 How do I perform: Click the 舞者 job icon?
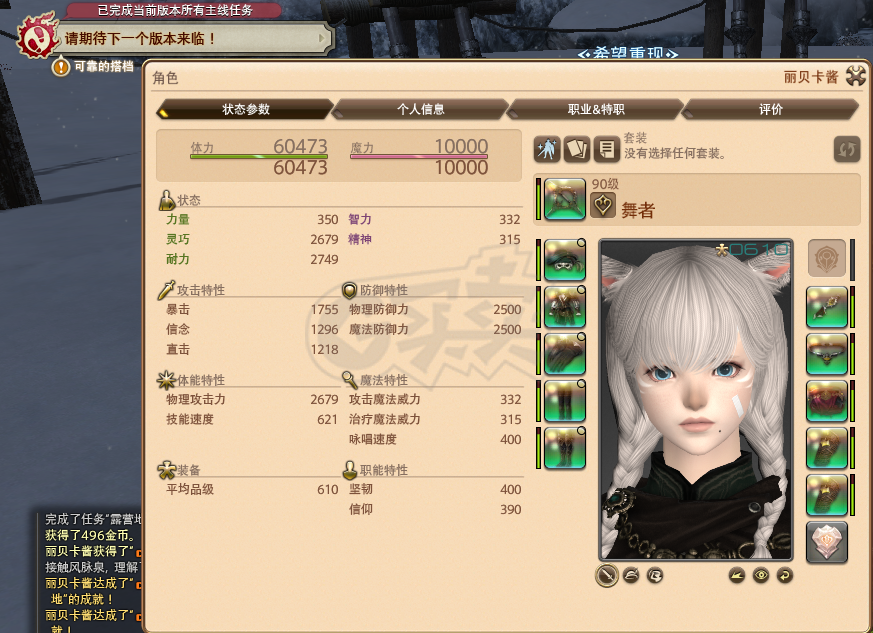603,206
